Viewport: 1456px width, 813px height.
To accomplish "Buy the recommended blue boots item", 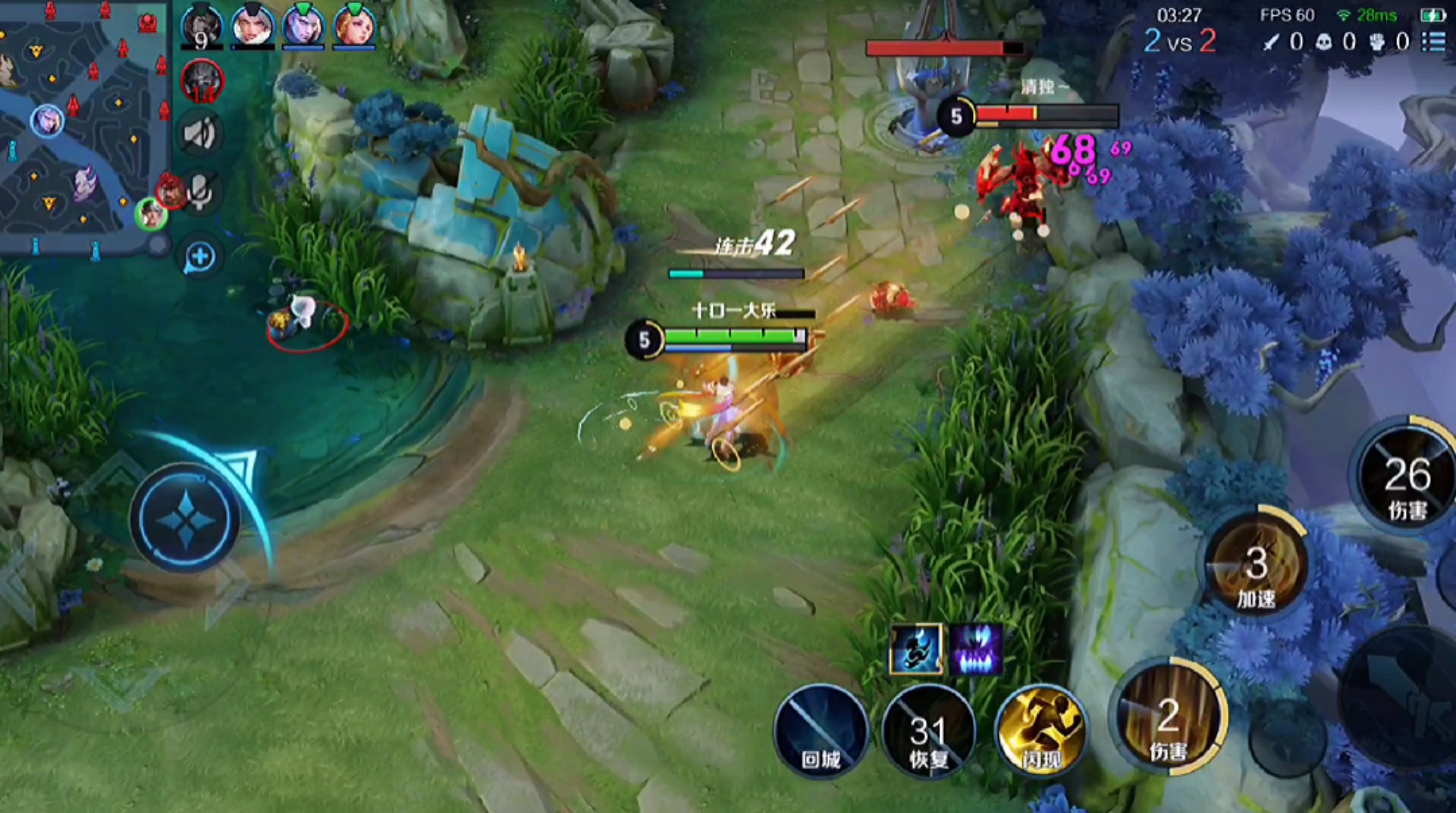I will coord(916,650).
